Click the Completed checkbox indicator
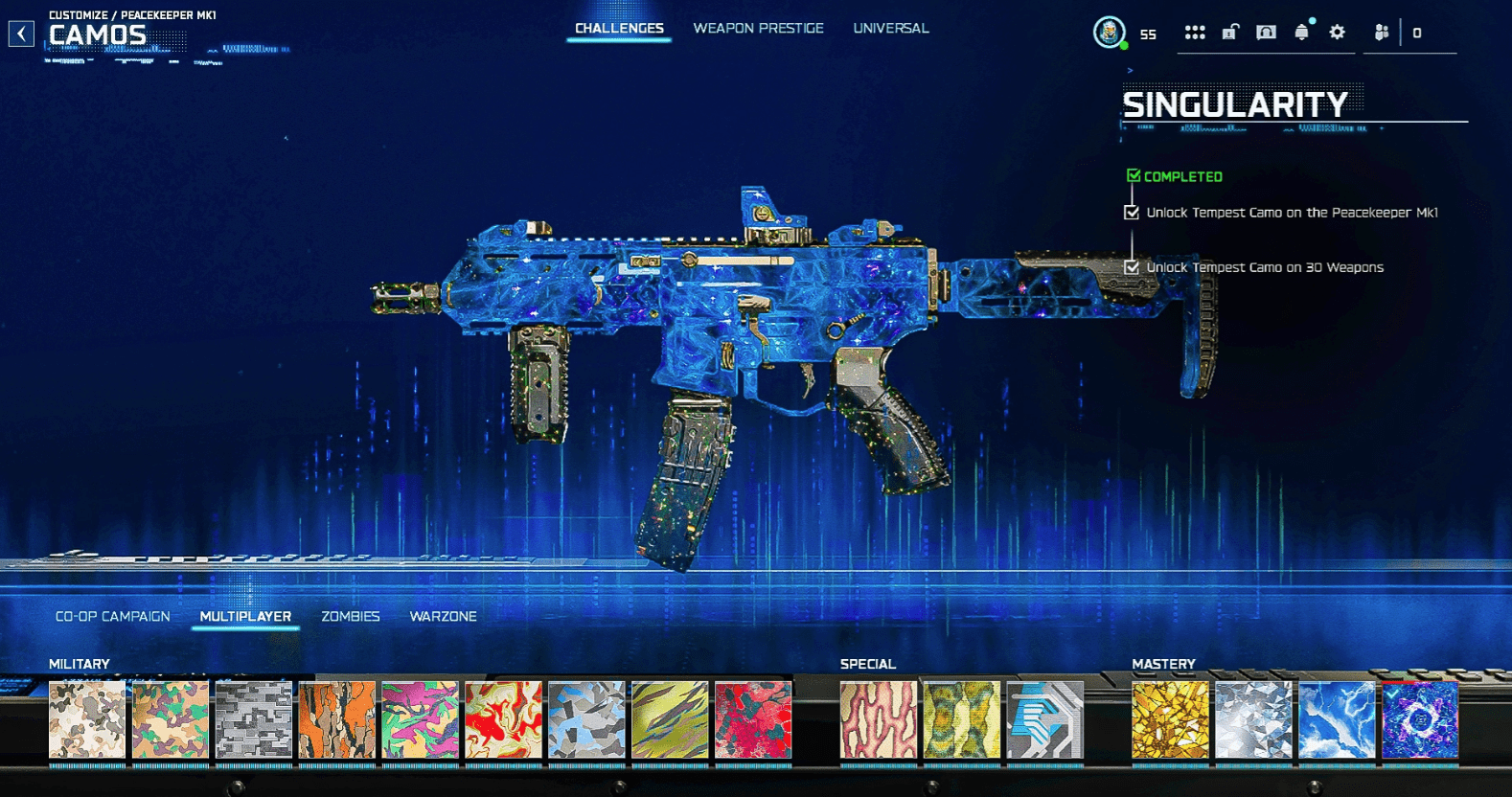This screenshot has width=1512, height=797. click(1133, 175)
